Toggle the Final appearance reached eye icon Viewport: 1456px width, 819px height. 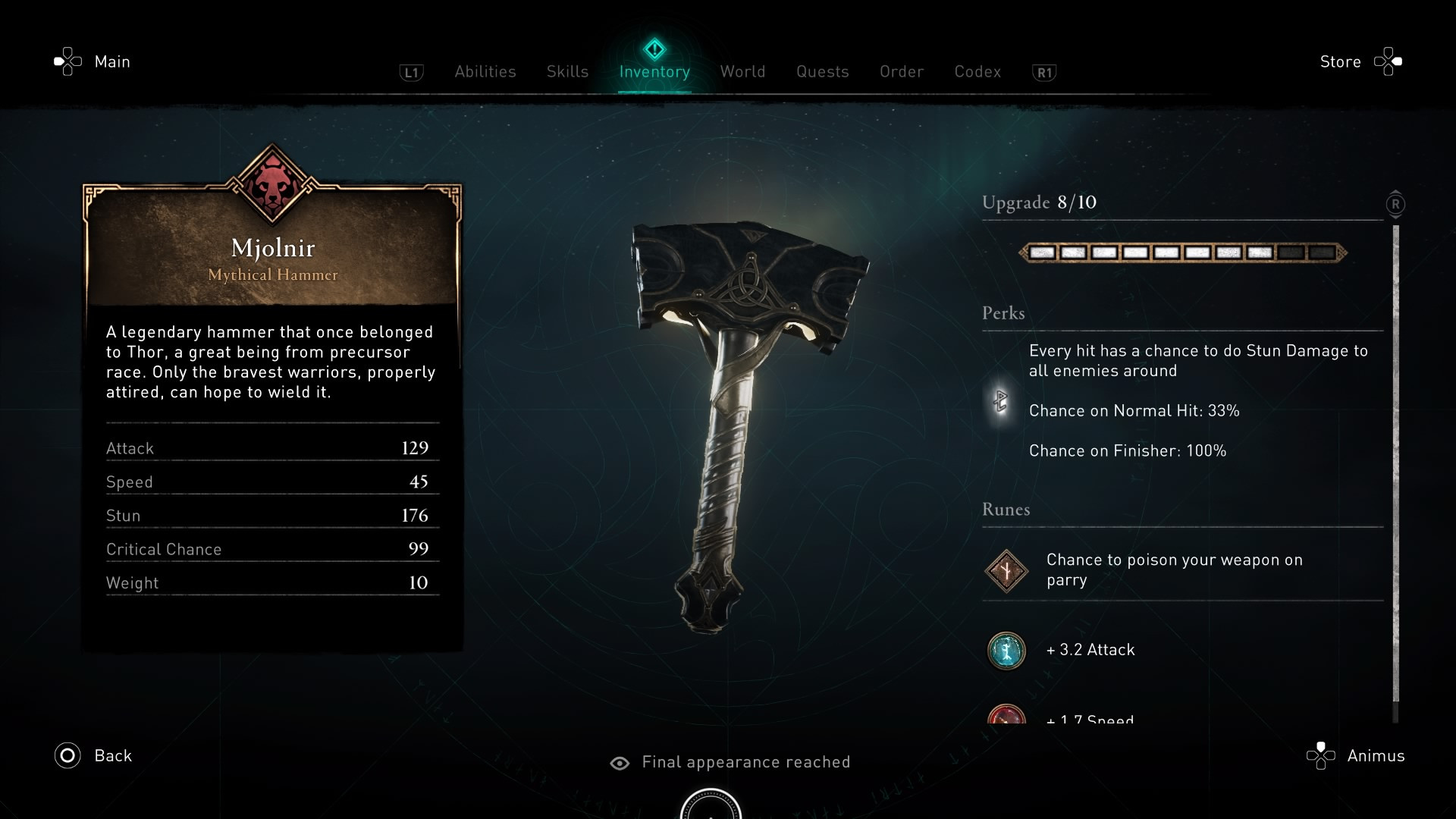620,763
